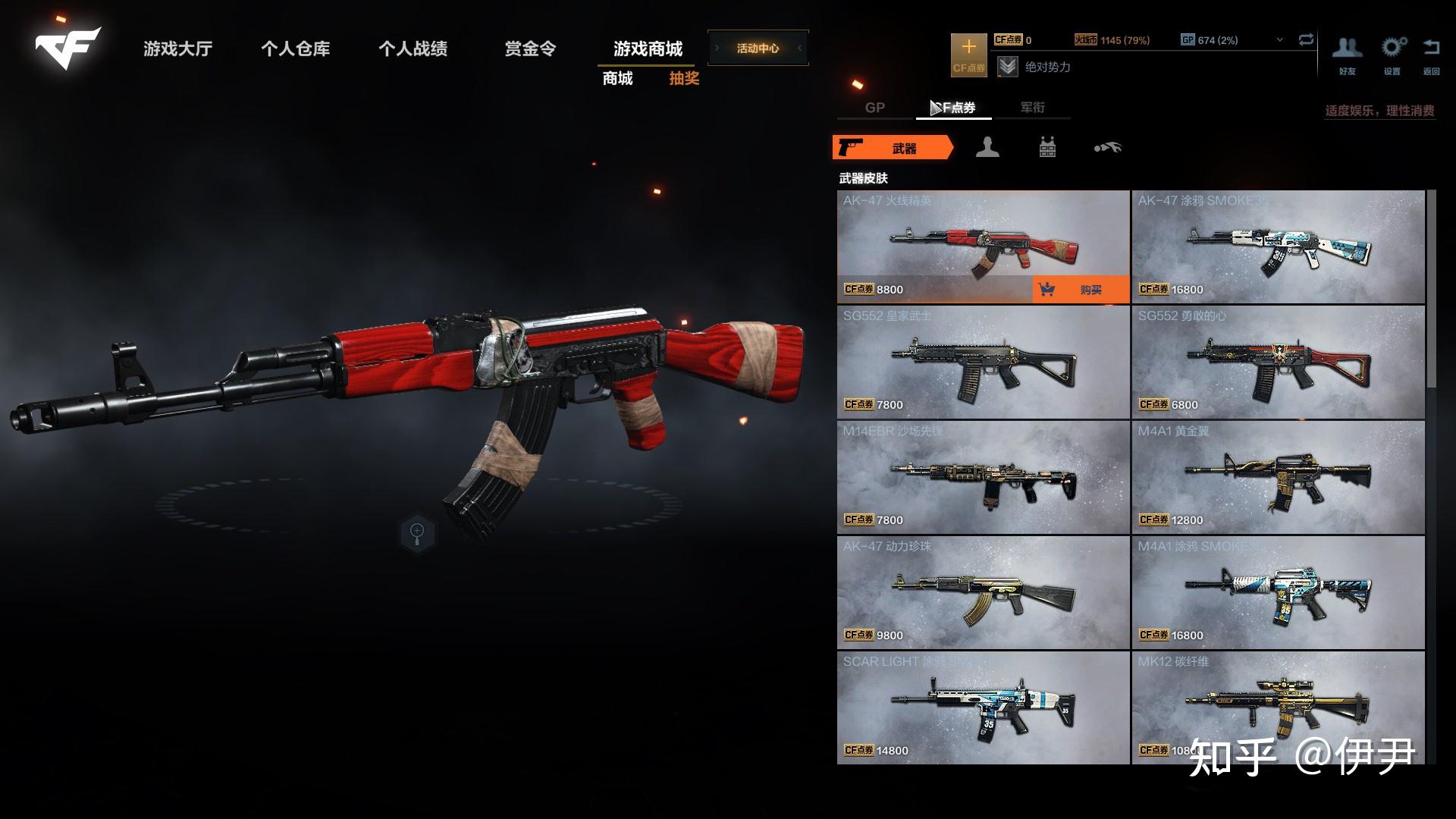1456x819 pixels.
Task: Switch to the 抽奖 lottery sub-tab
Action: pos(683,79)
